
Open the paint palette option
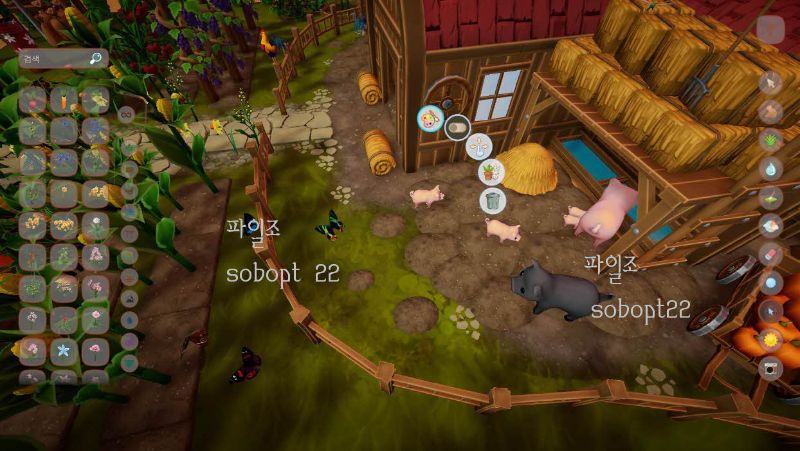pyautogui.click(x=431, y=119)
